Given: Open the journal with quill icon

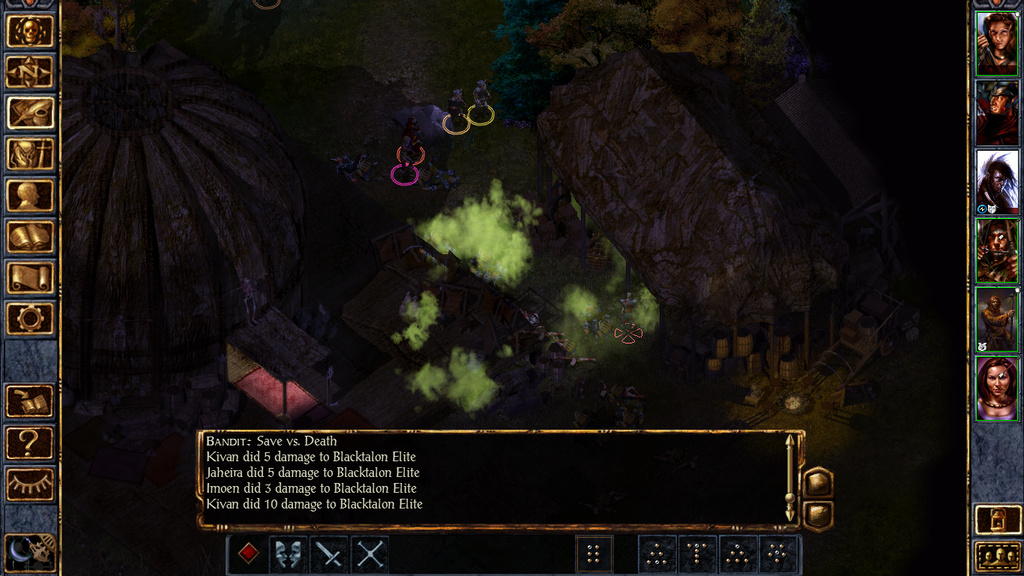Looking at the screenshot, I should pos(30,113).
